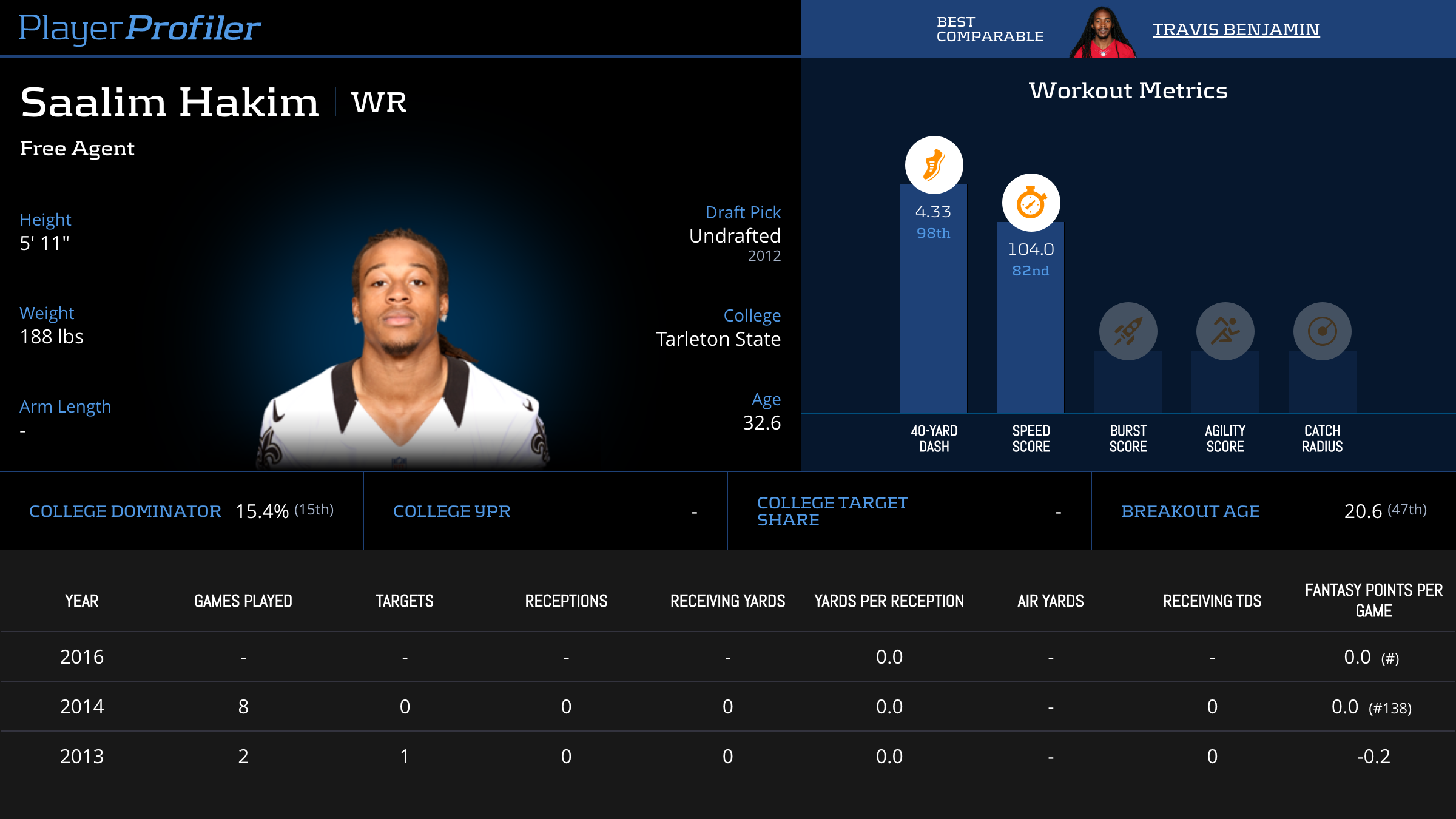Click the Breakout Age metric label

[x=1190, y=511]
